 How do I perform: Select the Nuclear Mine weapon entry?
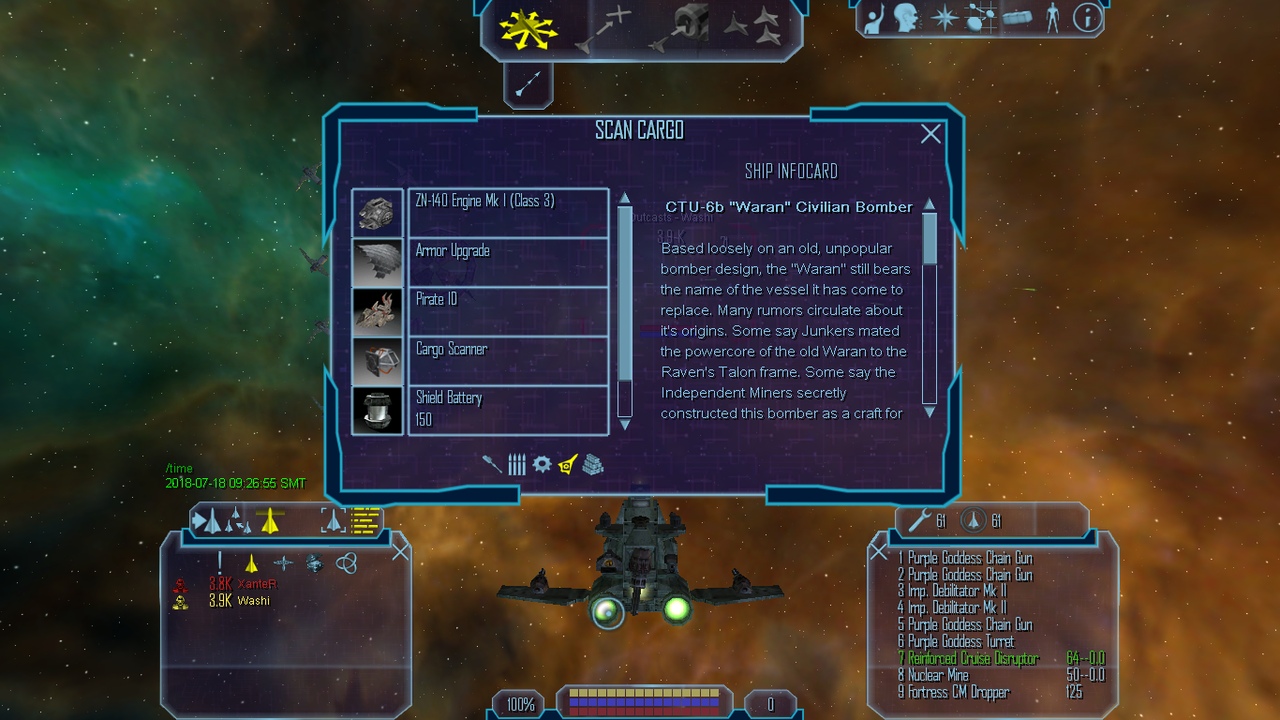pyautogui.click(x=938, y=675)
